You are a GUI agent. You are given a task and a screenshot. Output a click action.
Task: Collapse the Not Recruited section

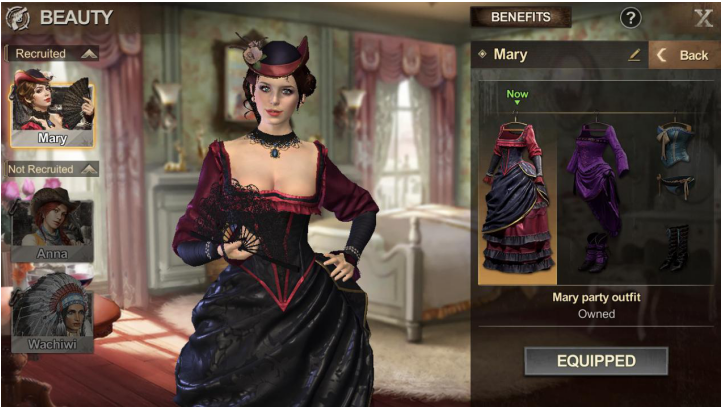click(x=90, y=169)
